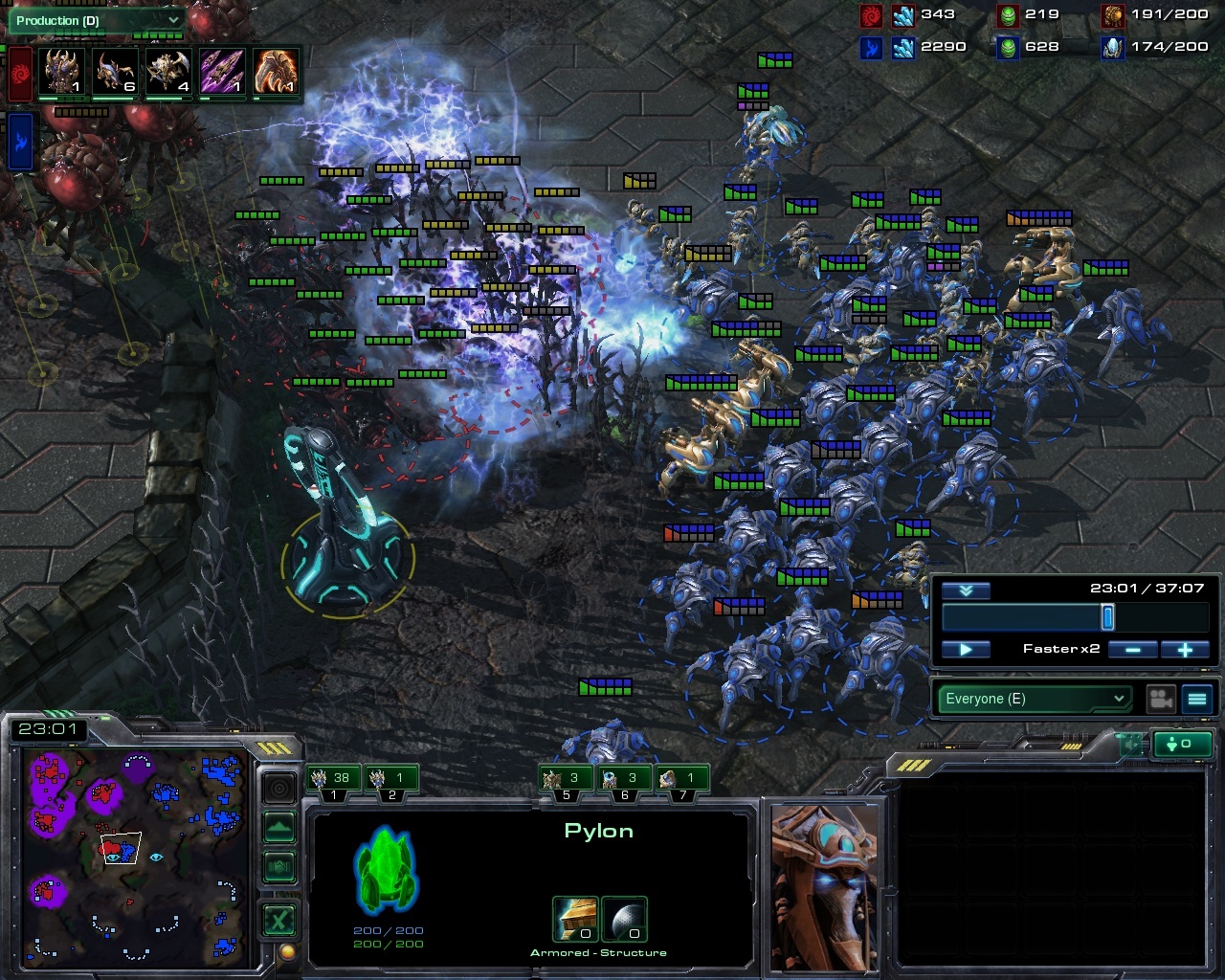Click the replay timeline slider handle
This screenshot has width=1225, height=980.
click(1107, 617)
